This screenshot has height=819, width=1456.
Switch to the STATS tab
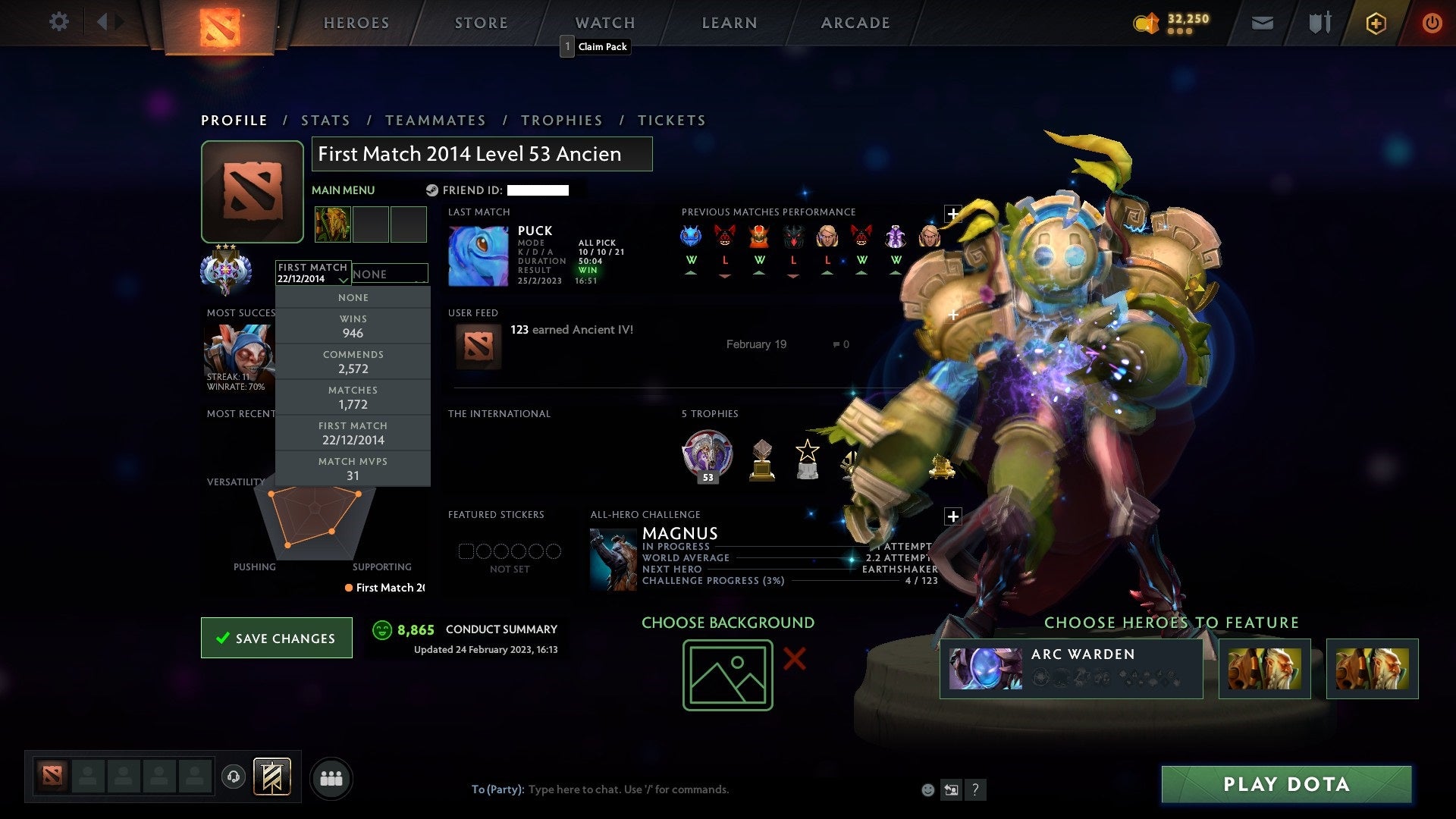pyautogui.click(x=325, y=120)
